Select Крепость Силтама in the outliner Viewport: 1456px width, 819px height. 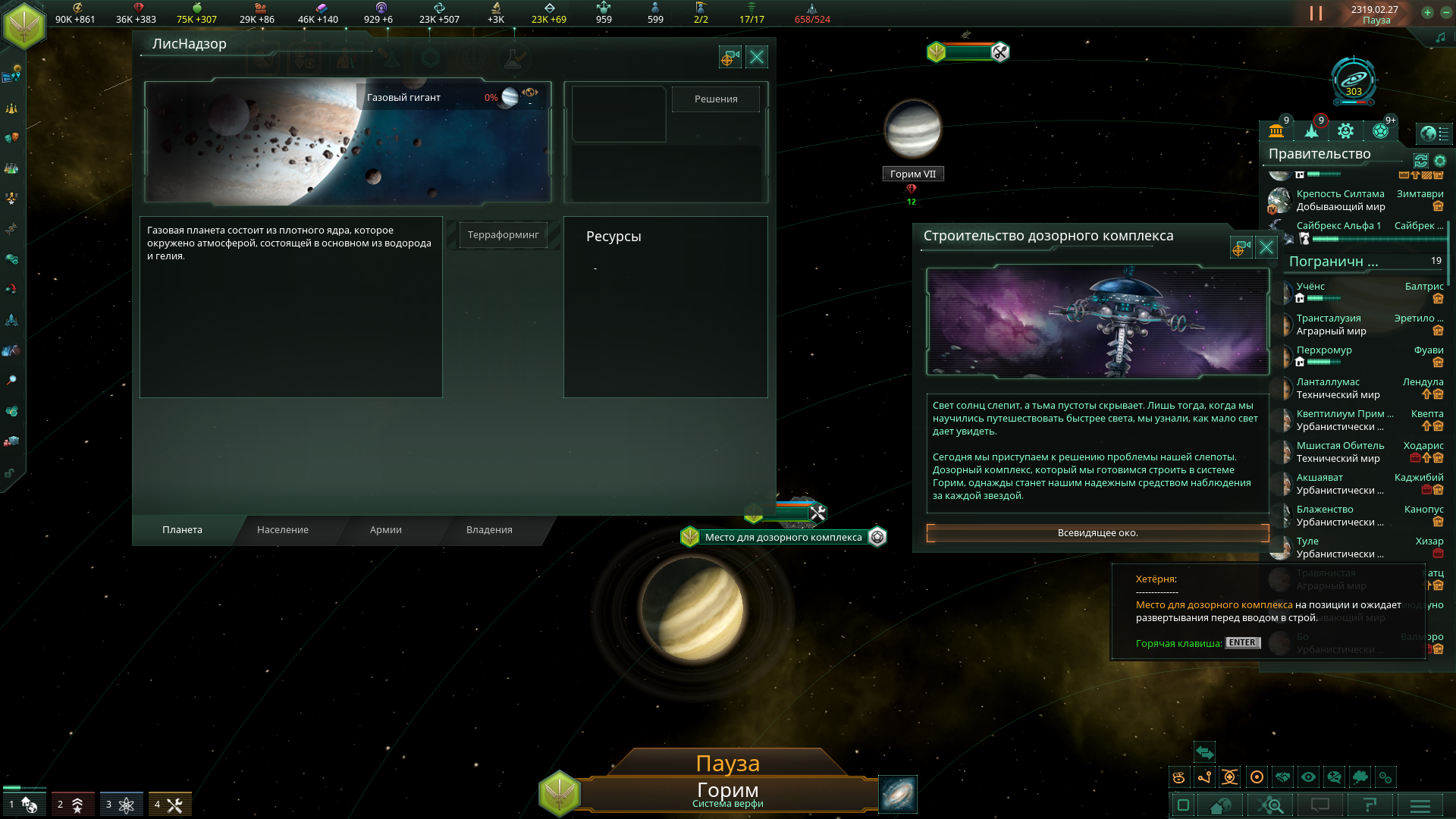1340,194
